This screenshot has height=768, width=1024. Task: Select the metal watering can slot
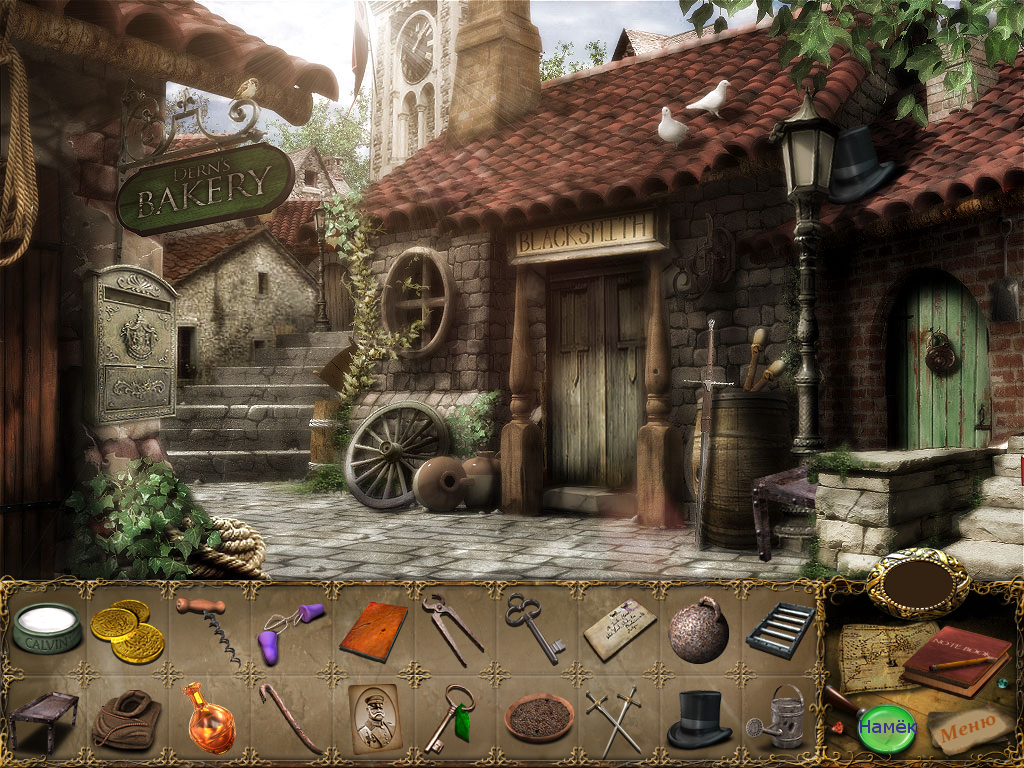click(x=780, y=717)
